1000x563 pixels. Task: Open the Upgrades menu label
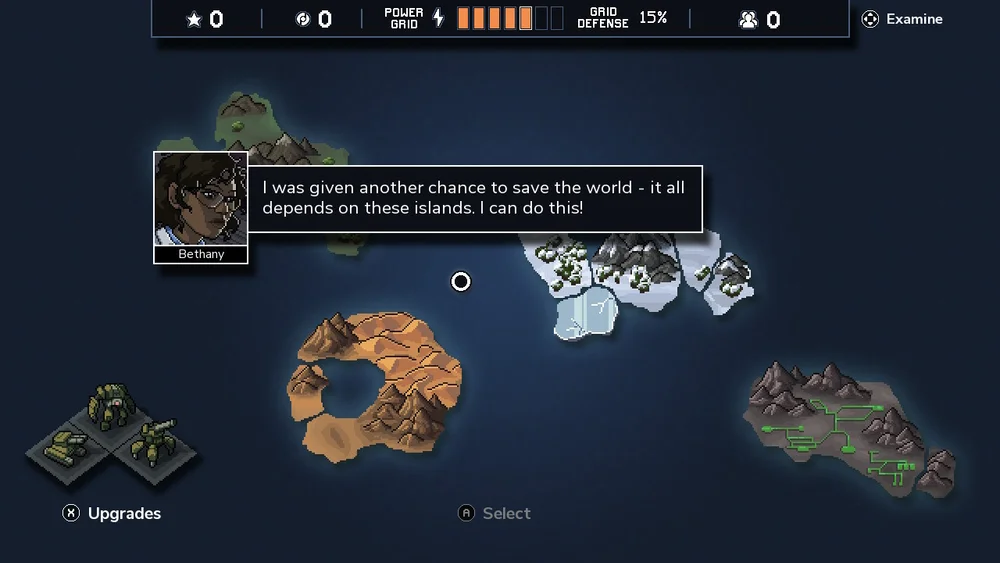tap(123, 513)
